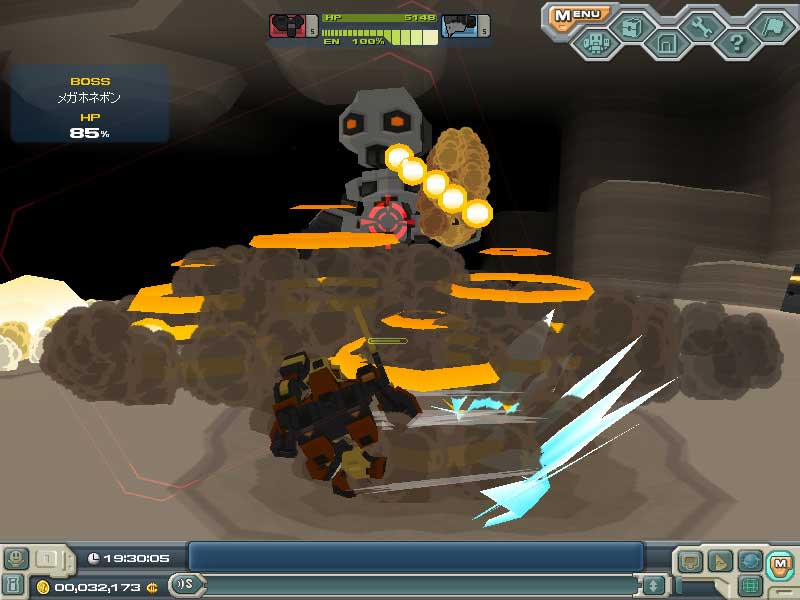Open the question mark help hexagon
This screenshot has height=600, width=800.
pos(737,43)
